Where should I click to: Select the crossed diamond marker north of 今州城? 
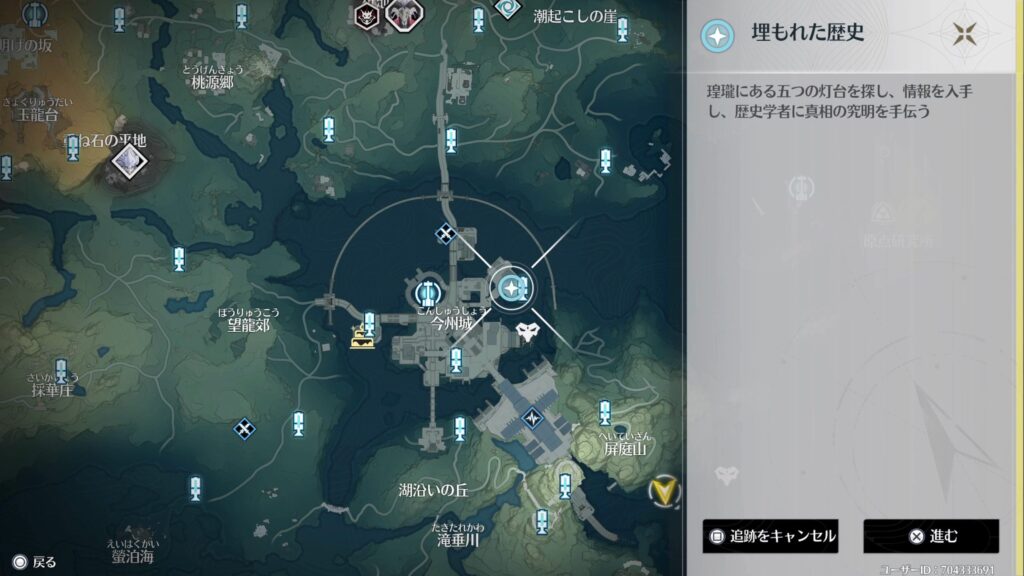pyautogui.click(x=446, y=234)
